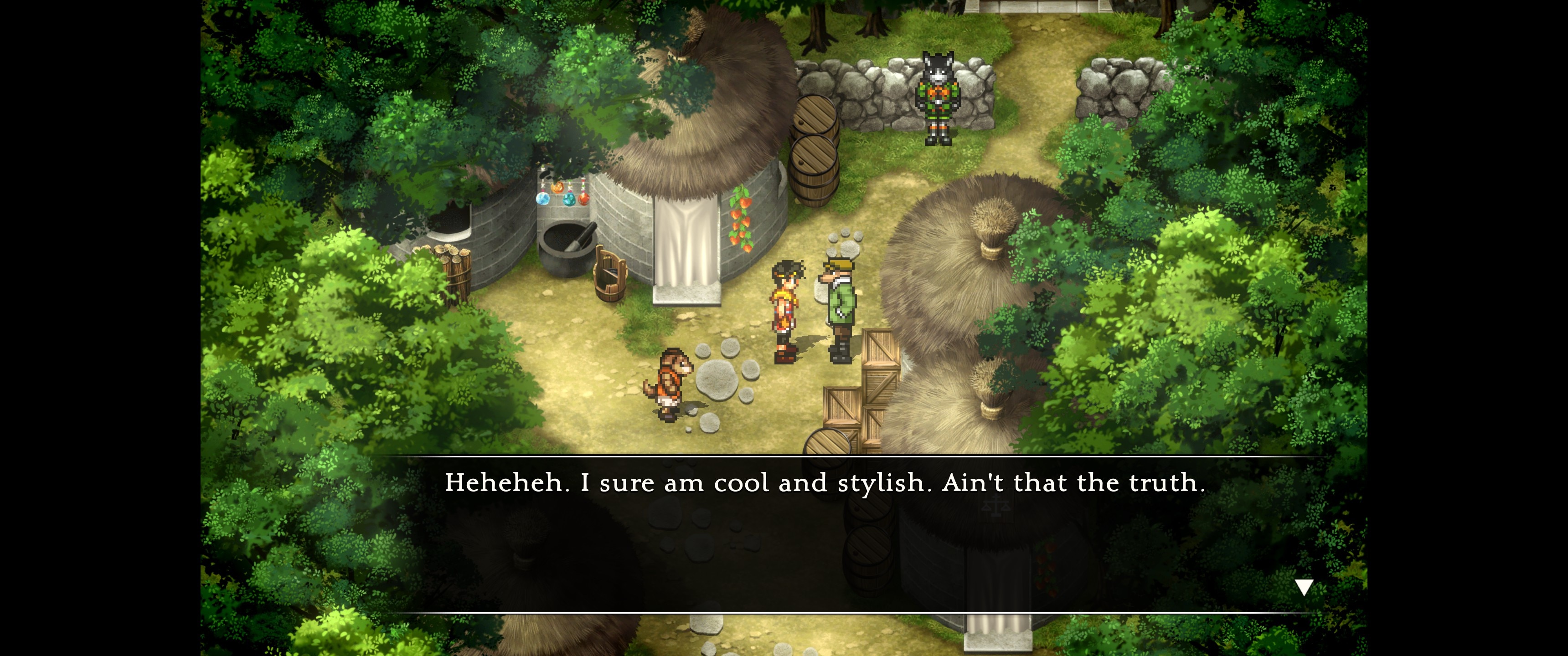Advance dialogue with the white arrow
Screen dimensions: 1568x656
coord(1303,587)
